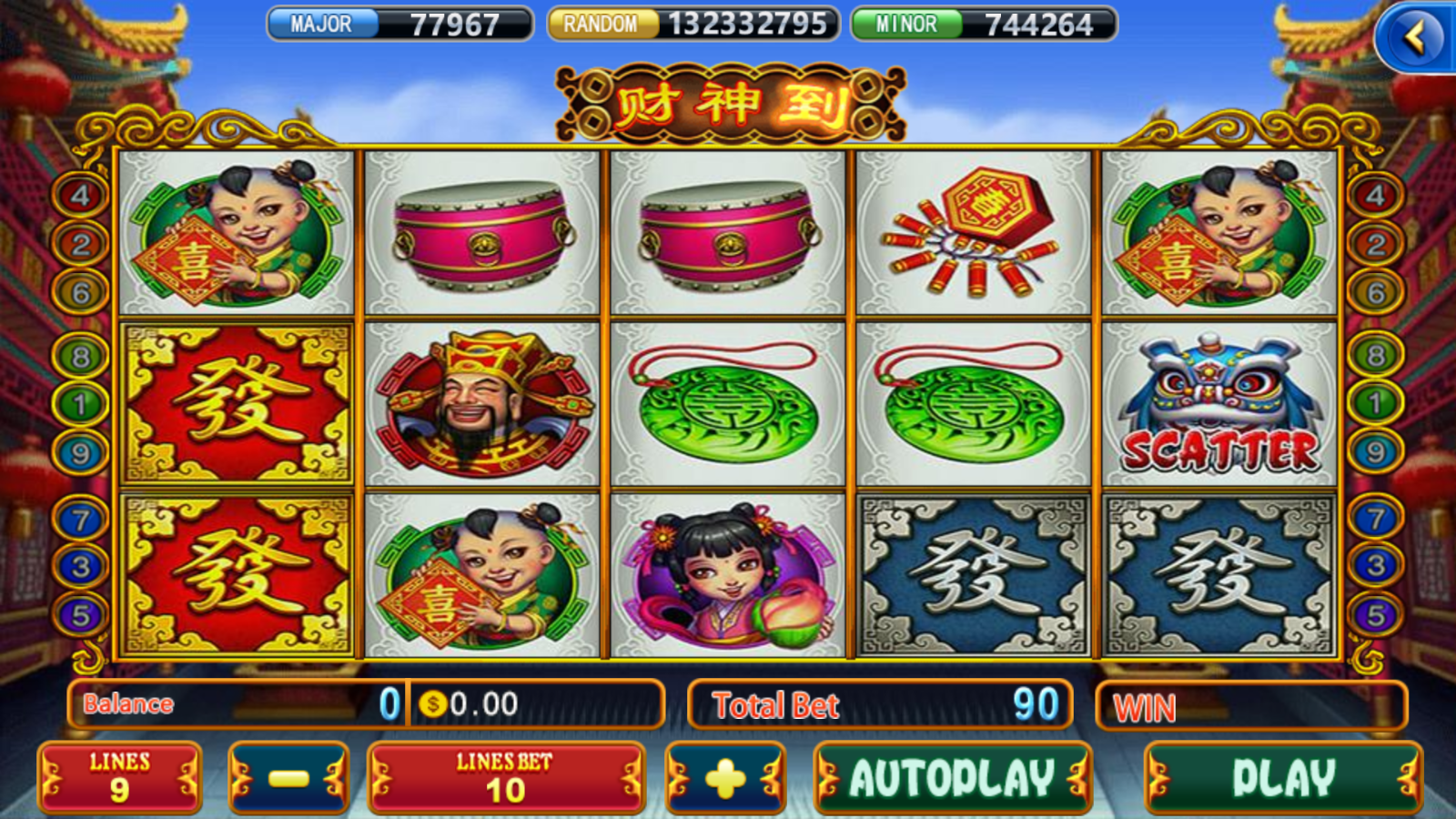Go back using the blue arrow button
Screen dimensions: 1456x819
pyautogui.click(x=1415, y=38)
